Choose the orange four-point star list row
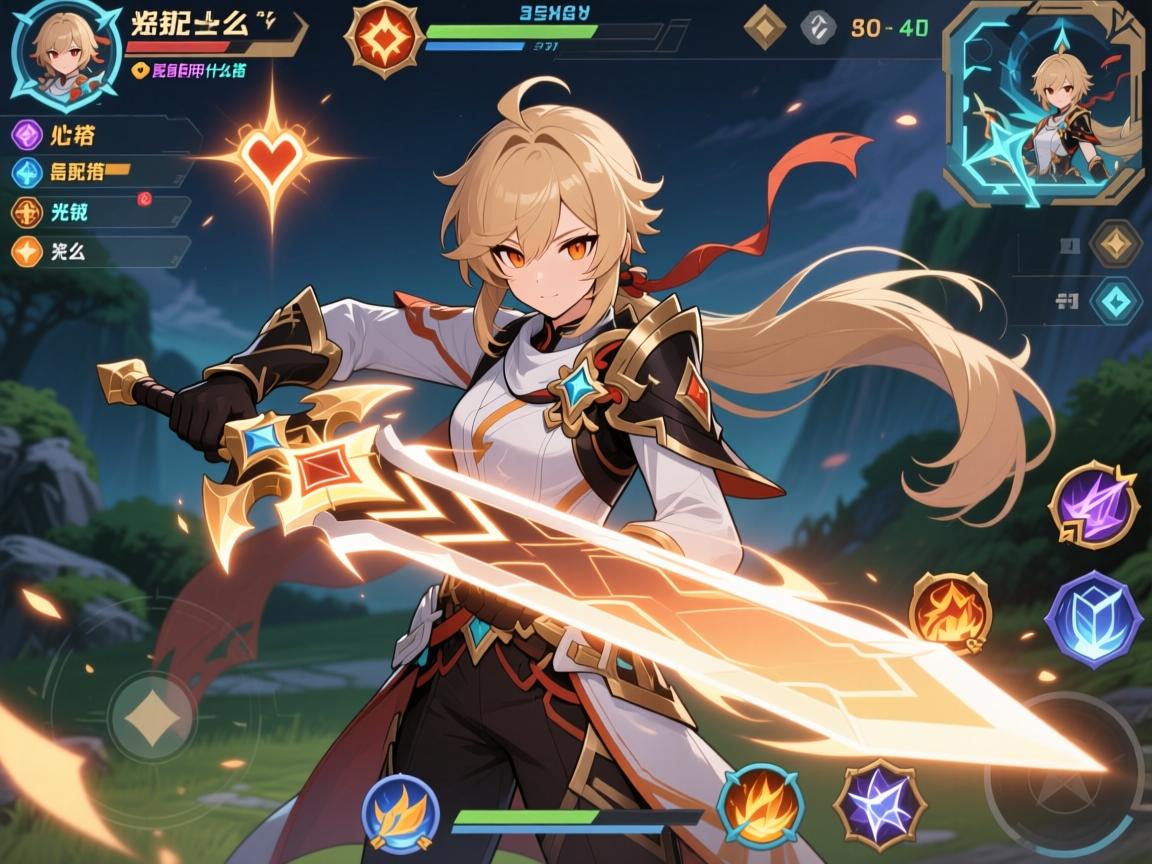 tap(100, 250)
